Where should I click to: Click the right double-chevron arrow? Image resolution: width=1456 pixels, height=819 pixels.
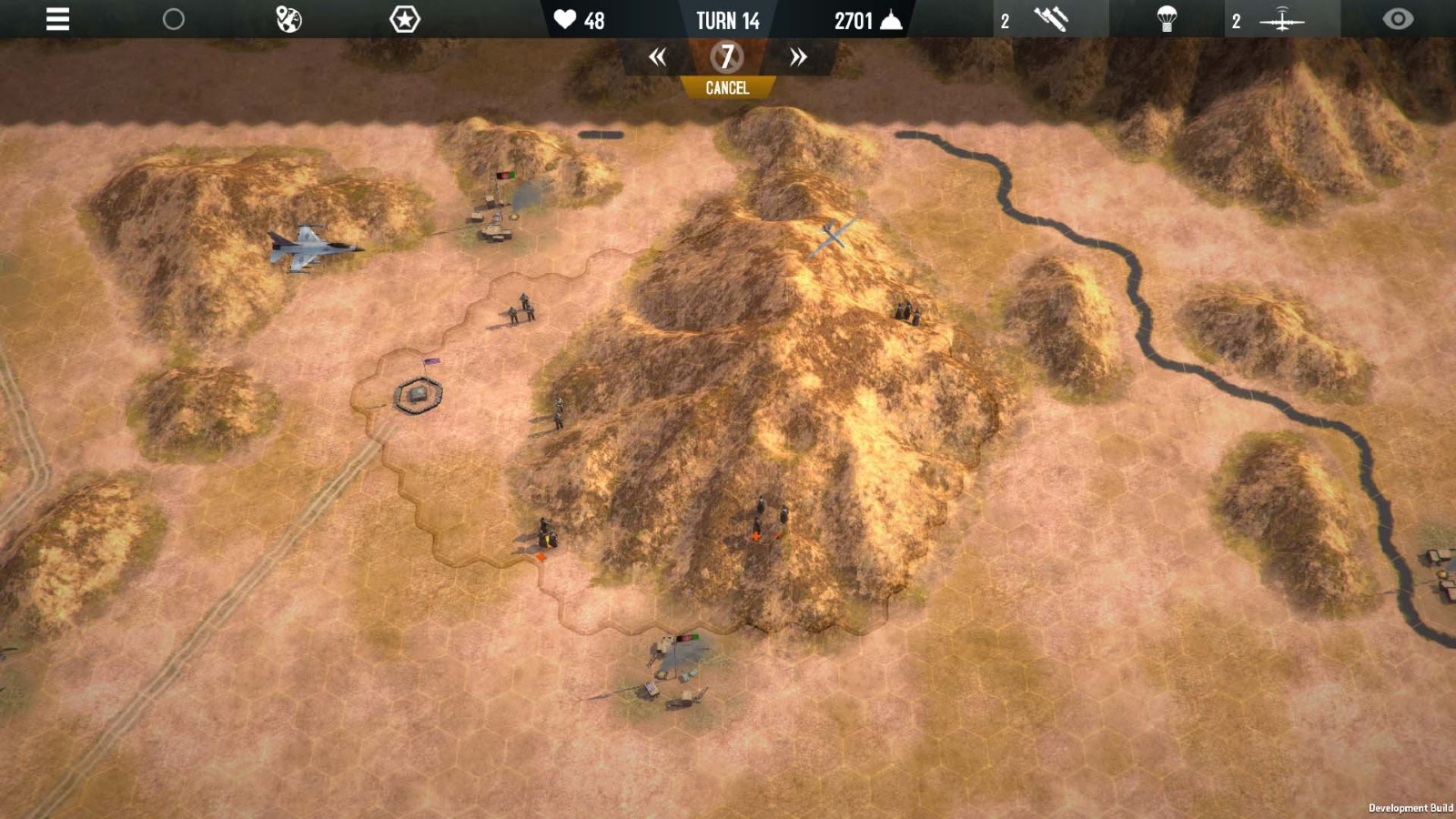pos(796,56)
